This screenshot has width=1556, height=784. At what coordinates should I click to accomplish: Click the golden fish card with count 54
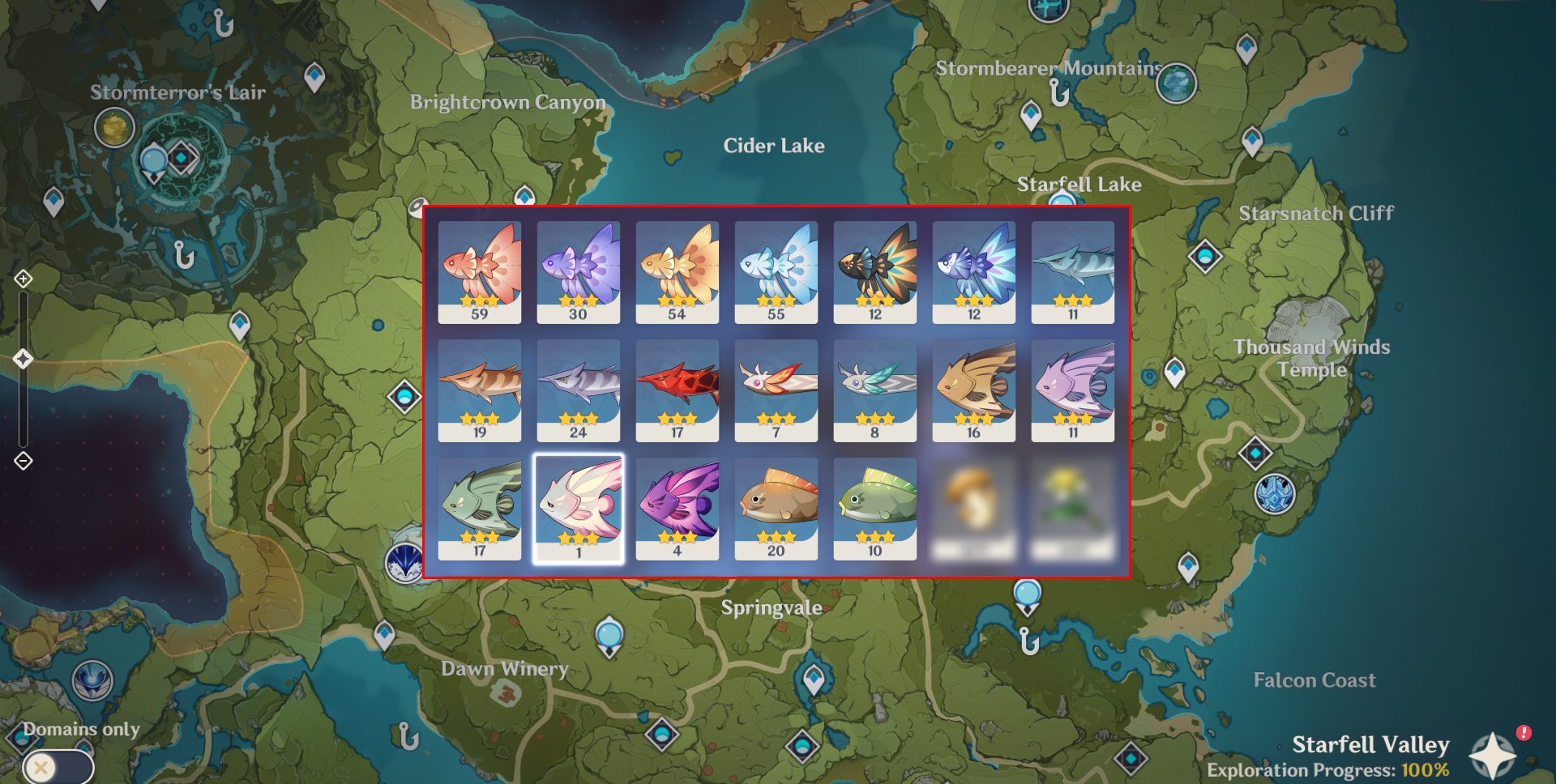click(x=677, y=271)
